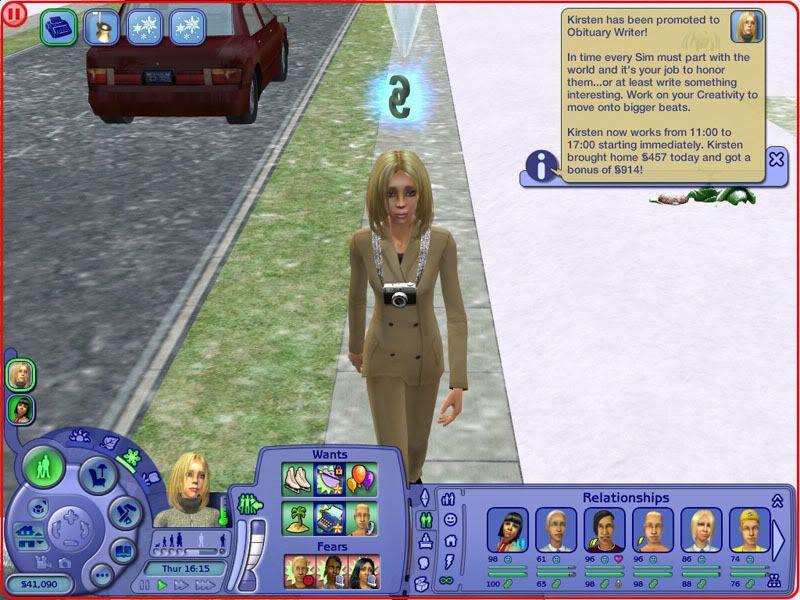Activate Live mode green button

(43, 467)
